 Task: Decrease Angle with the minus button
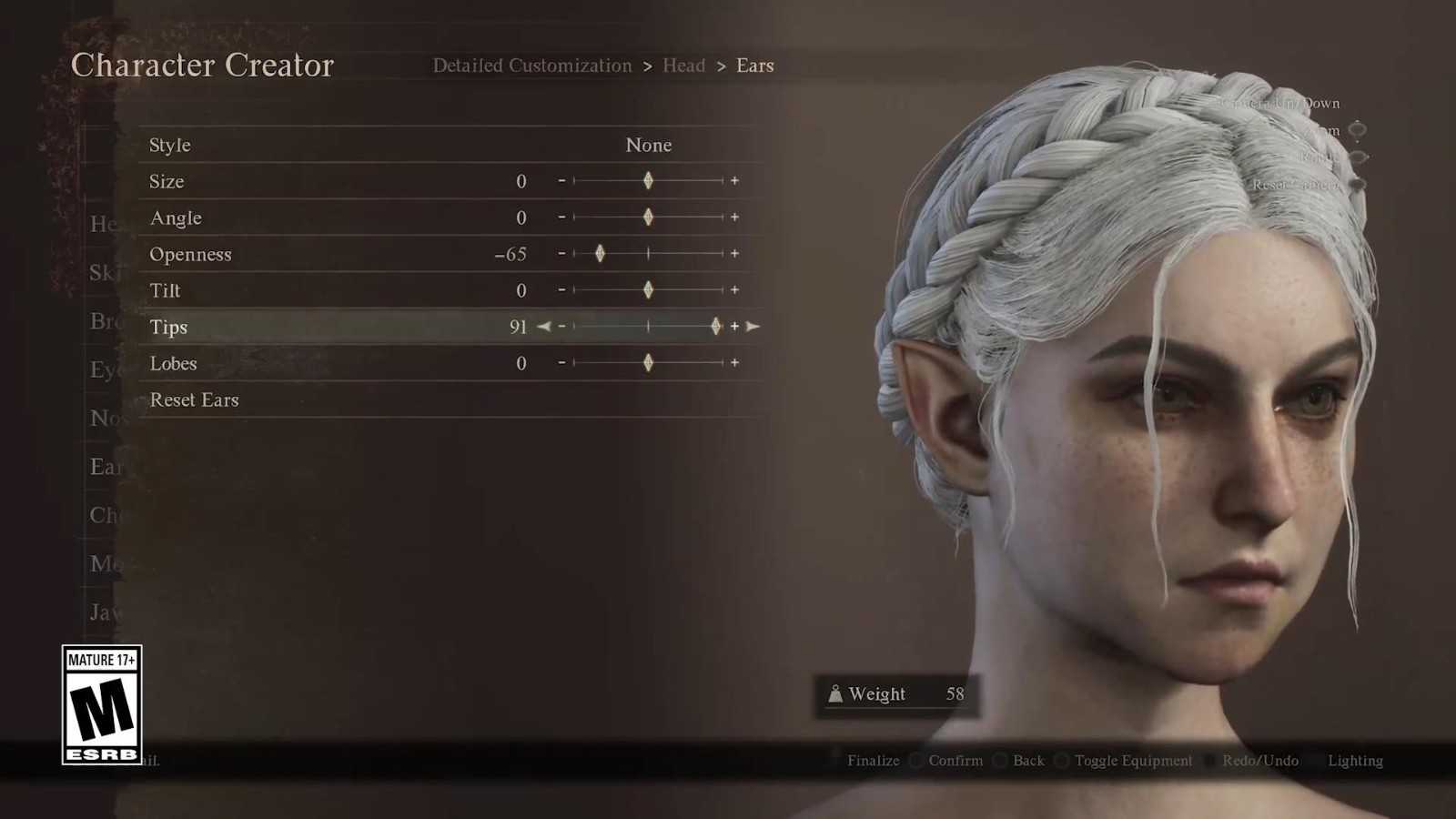tap(561, 217)
